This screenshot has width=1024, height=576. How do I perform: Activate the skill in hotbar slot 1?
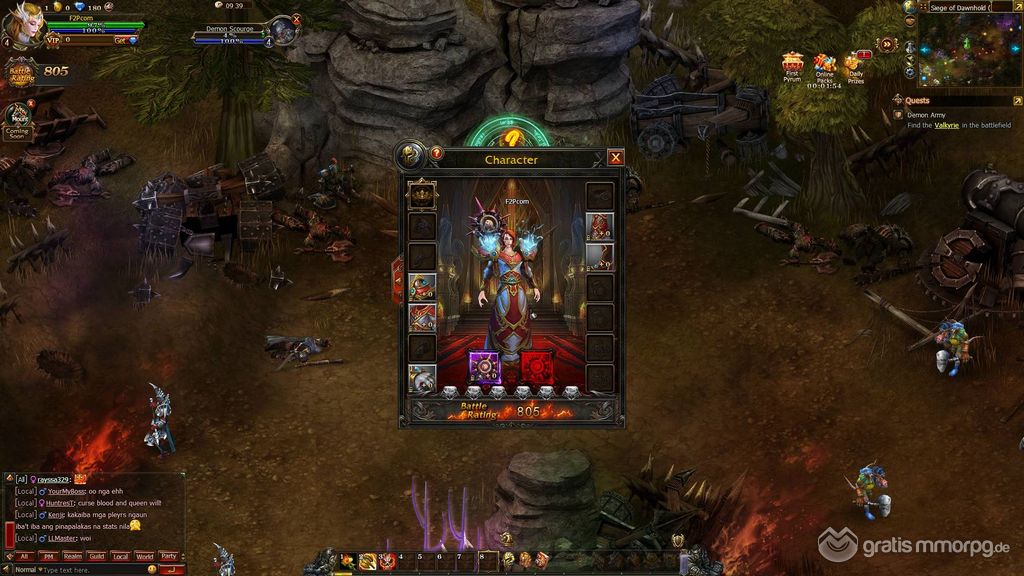coord(347,562)
